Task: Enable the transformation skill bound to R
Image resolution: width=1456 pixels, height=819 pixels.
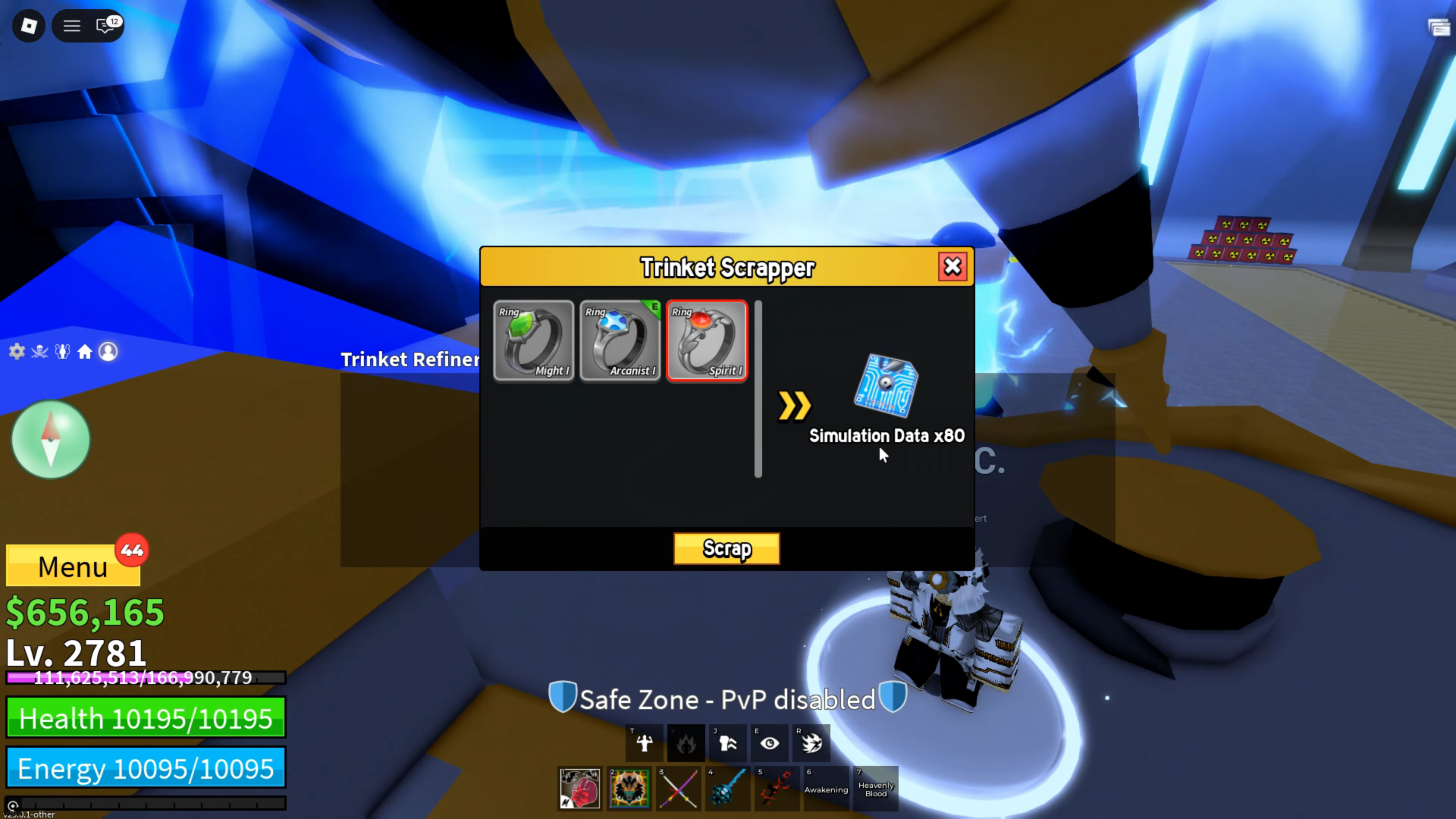Action: (x=811, y=743)
